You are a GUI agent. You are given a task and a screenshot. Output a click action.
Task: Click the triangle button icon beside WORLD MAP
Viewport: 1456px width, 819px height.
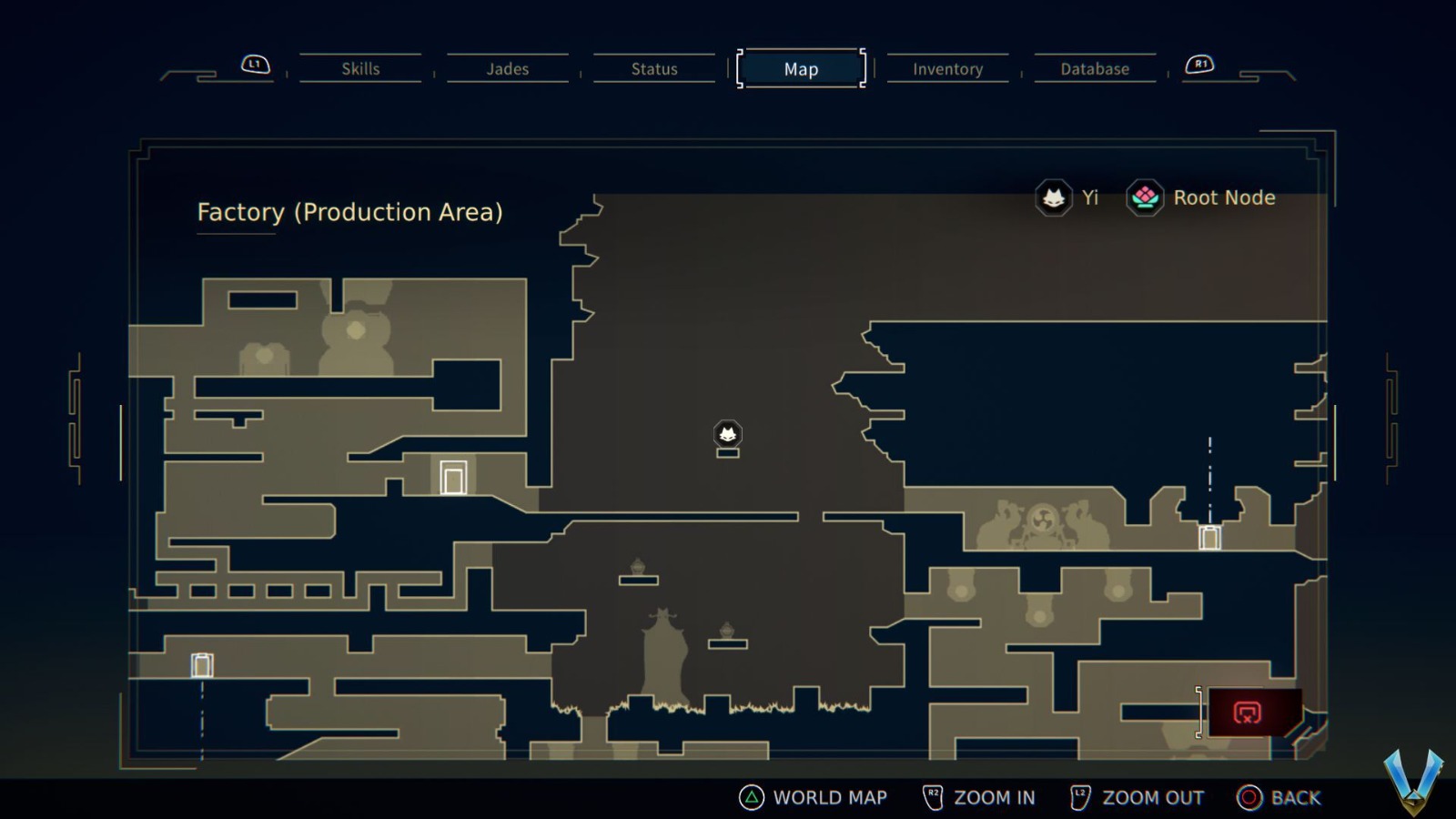(x=751, y=797)
